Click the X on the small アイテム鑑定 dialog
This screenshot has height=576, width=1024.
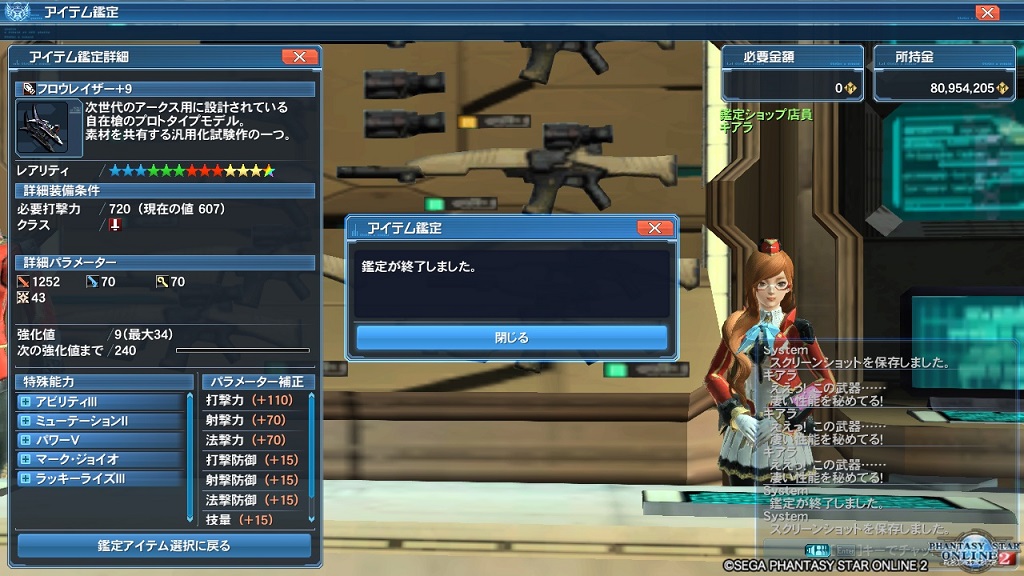point(654,228)
